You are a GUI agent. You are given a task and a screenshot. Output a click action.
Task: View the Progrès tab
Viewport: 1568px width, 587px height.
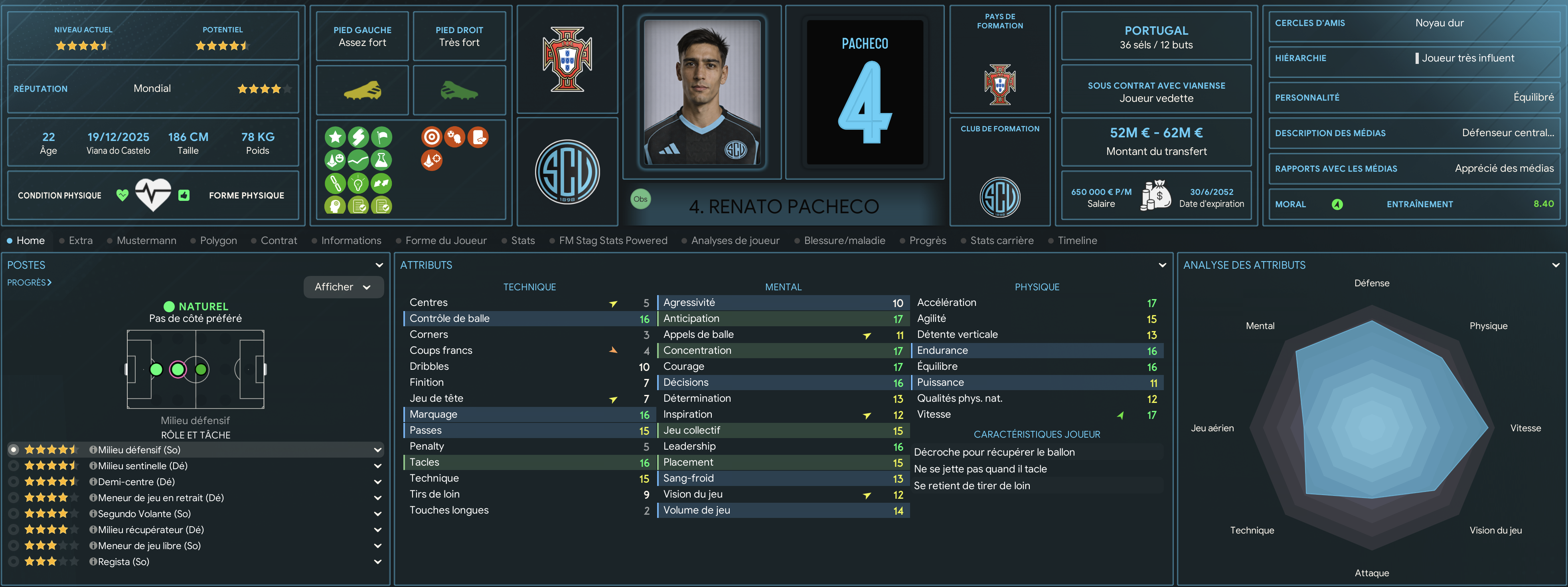[927, 240]
